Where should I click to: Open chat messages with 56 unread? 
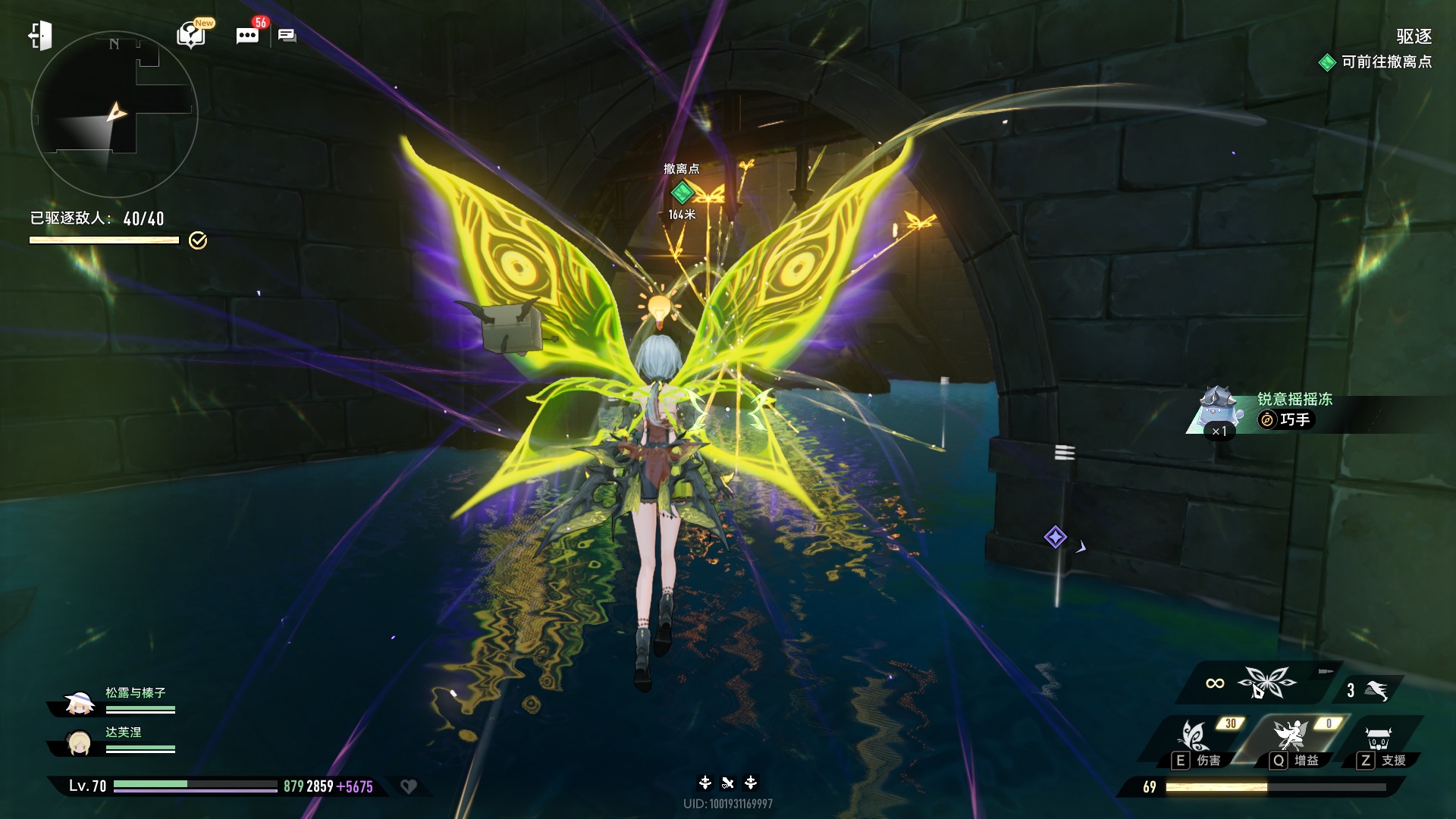pos(248,35)
